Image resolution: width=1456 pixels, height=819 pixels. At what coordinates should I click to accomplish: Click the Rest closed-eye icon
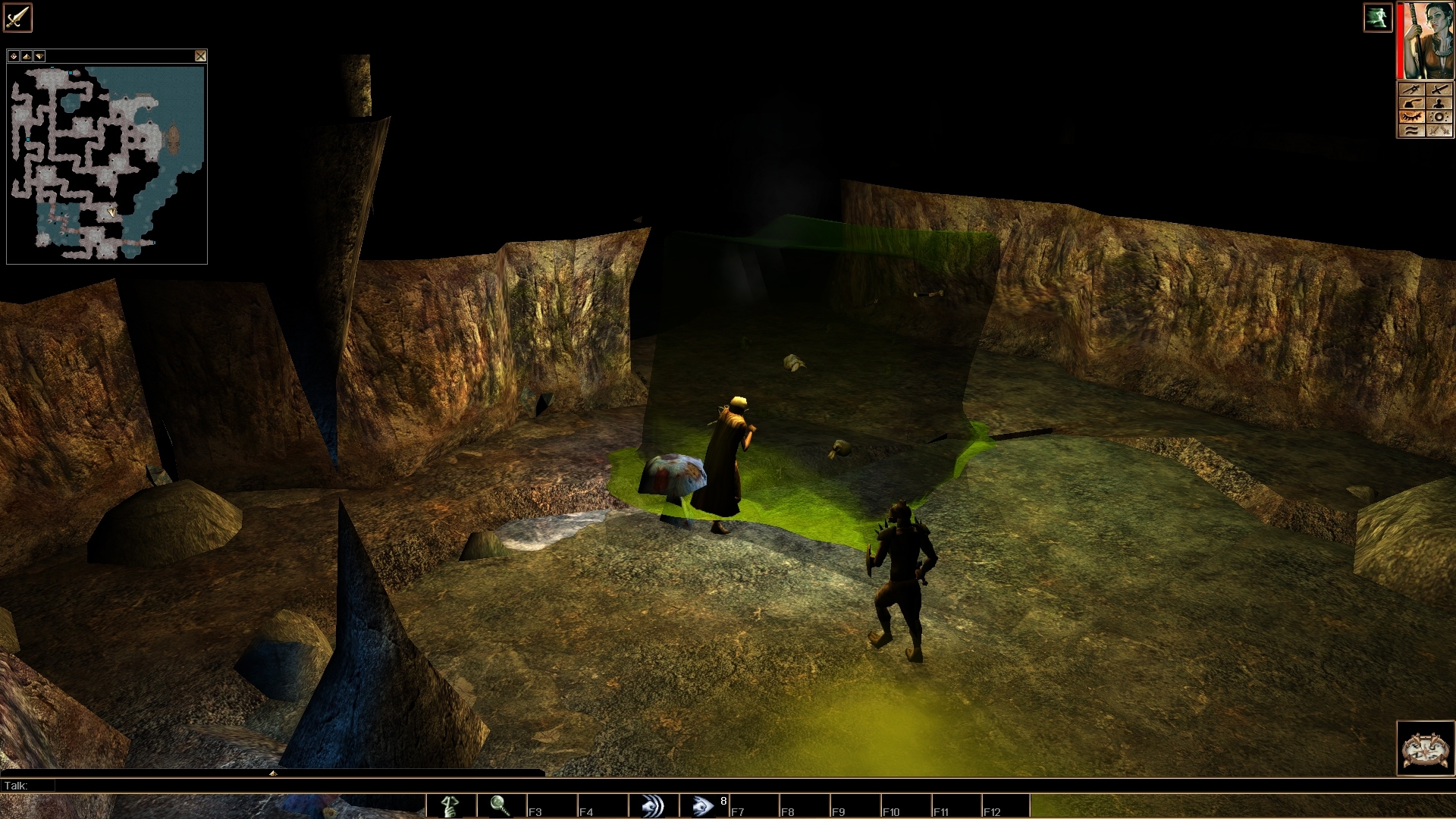click(1412, 115)
